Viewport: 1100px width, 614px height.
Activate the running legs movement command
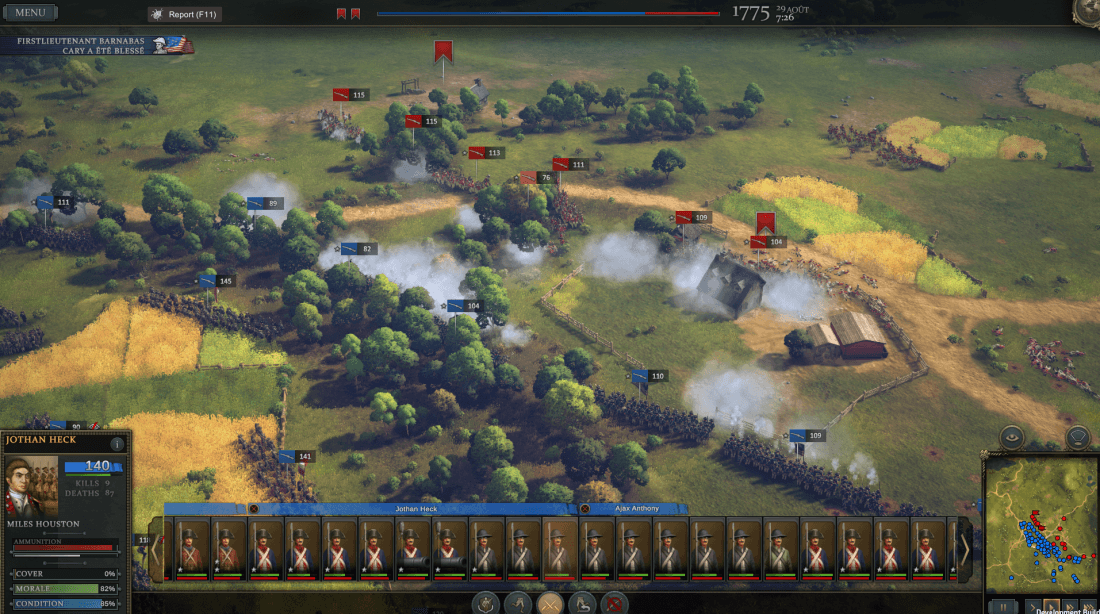tap(517, 603)
